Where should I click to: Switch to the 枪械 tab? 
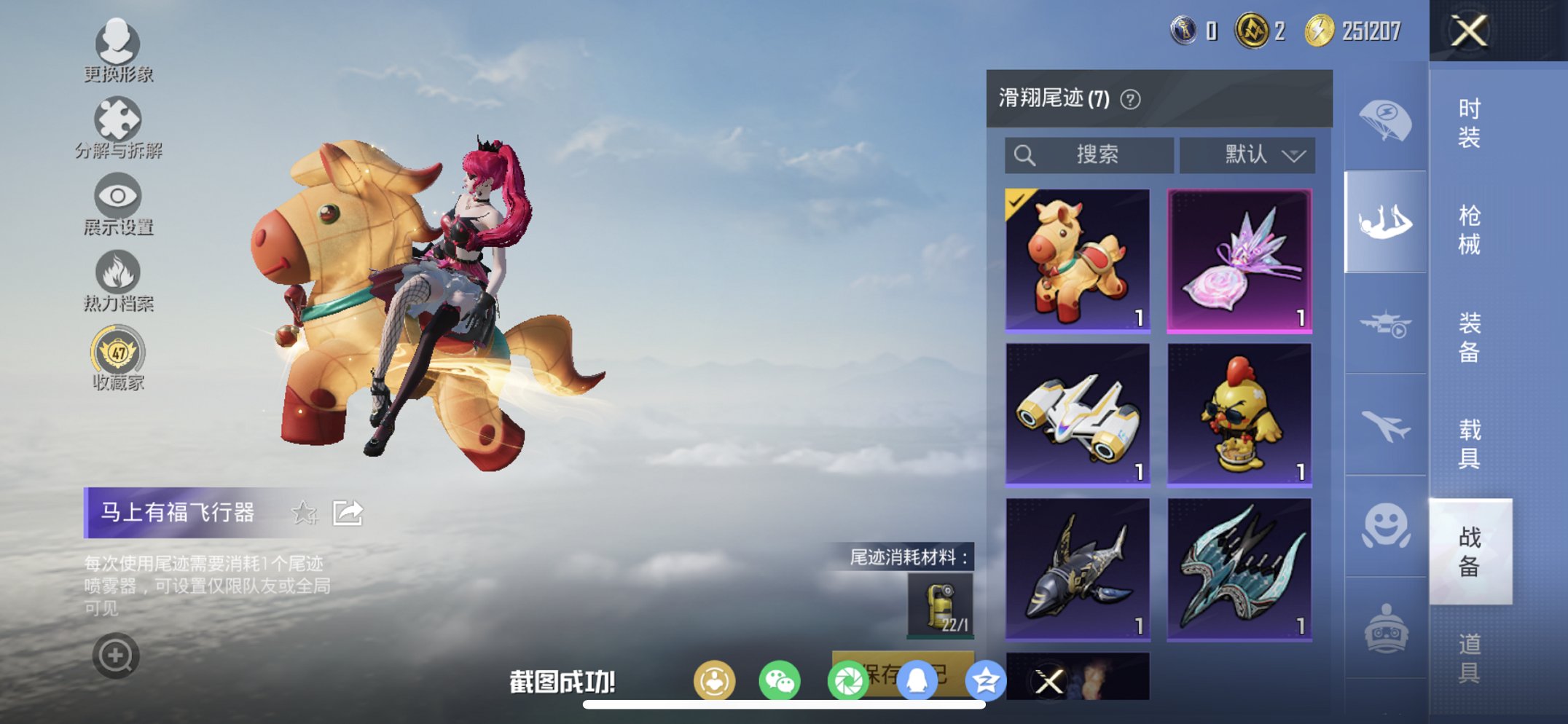coord(1468,229)
